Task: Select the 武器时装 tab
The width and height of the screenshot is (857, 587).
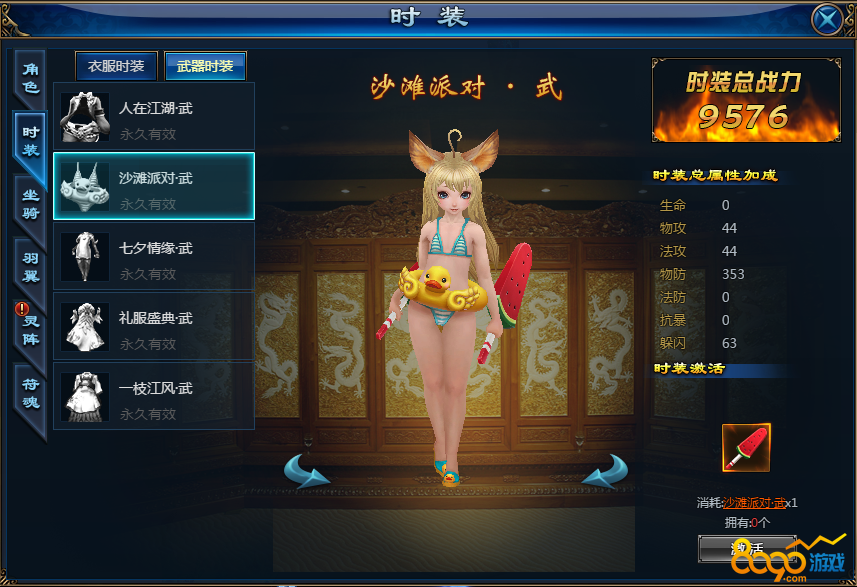Action: click(x=205, y=67)
